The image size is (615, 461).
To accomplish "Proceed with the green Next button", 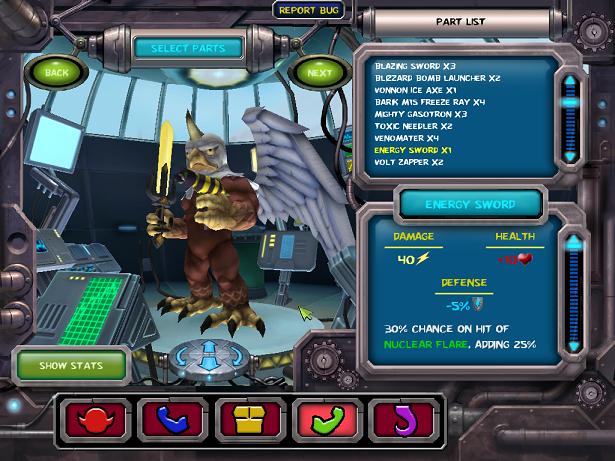I will coord(319,72).
